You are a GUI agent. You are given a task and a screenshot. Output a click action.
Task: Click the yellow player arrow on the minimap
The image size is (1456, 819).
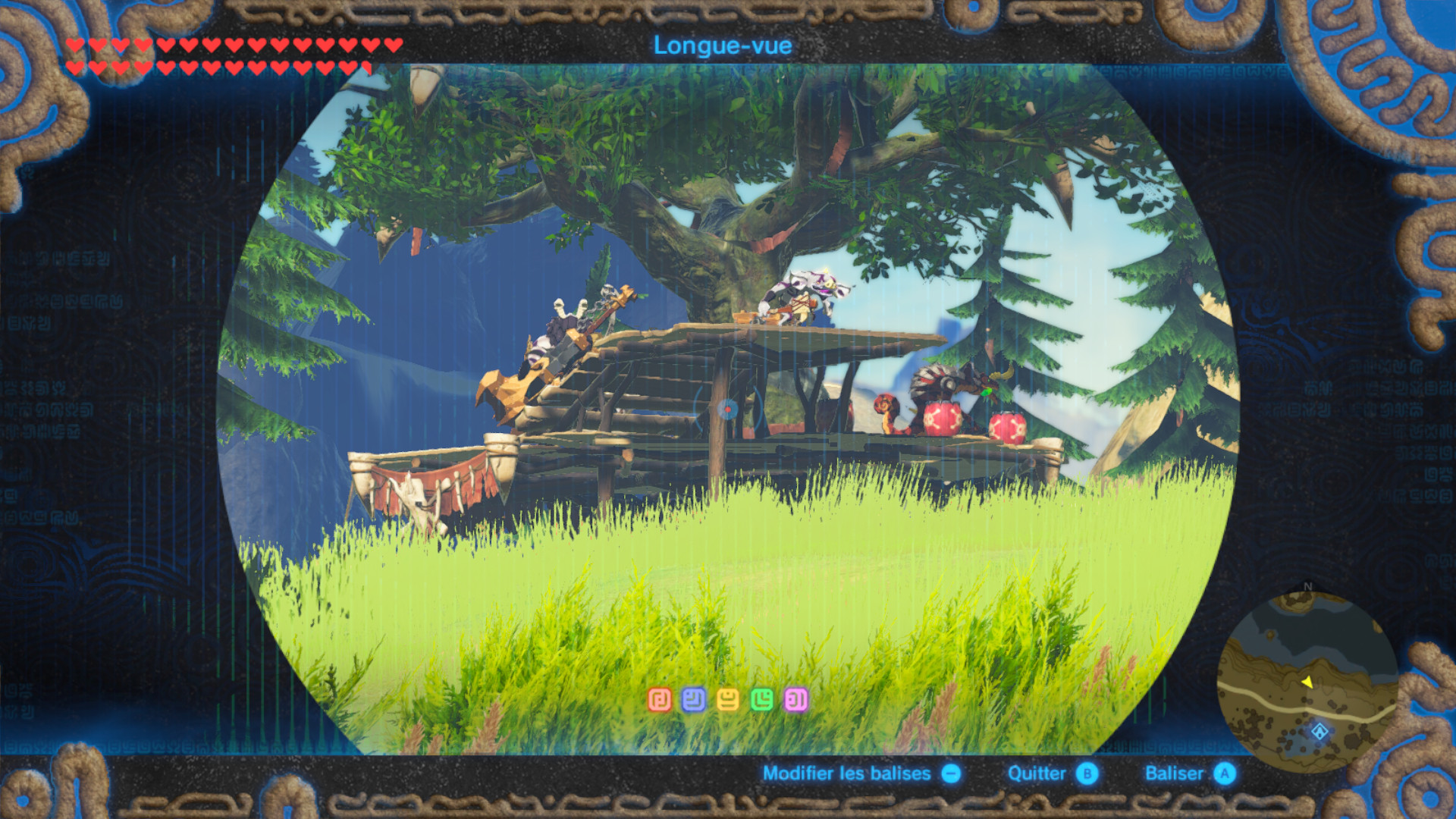tap(1308, 682)
